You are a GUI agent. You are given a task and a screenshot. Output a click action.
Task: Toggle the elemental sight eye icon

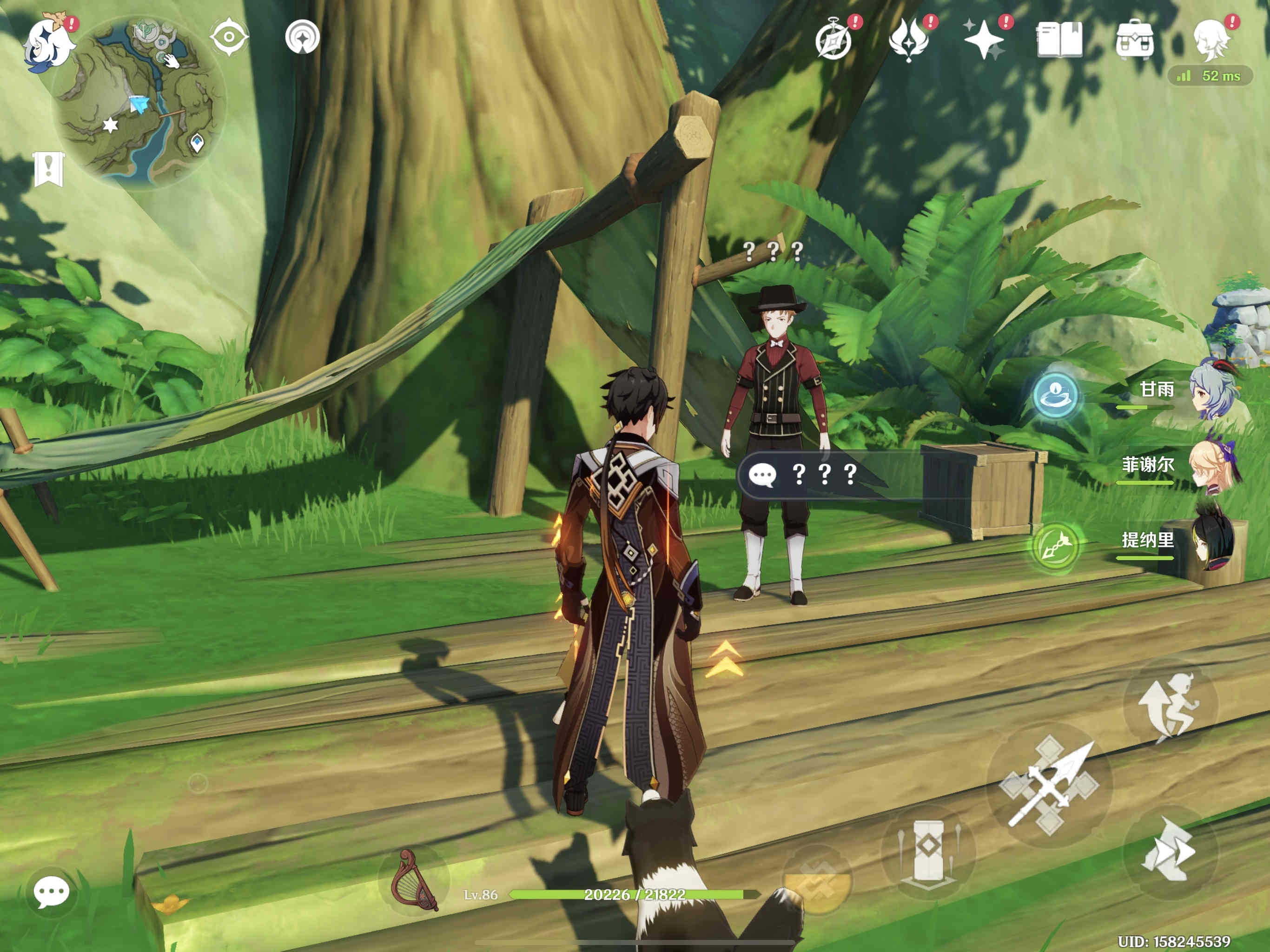pos(229,37)
